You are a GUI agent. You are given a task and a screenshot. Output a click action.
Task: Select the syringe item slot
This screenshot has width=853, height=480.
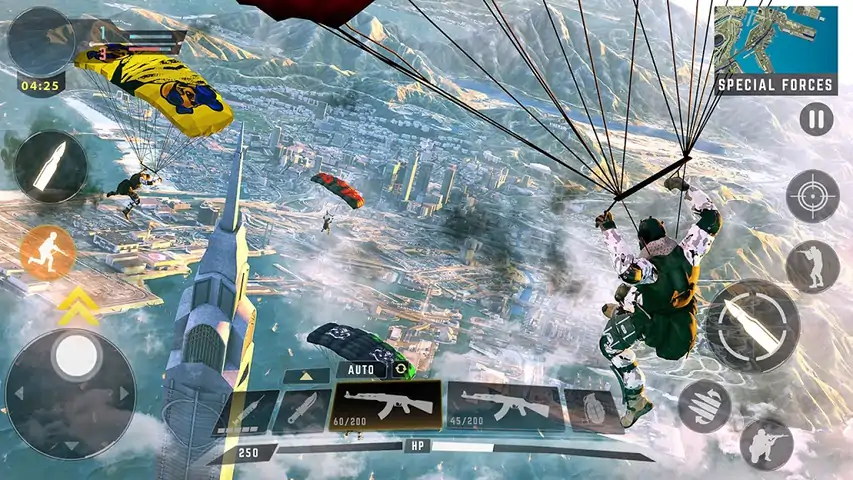246,412
